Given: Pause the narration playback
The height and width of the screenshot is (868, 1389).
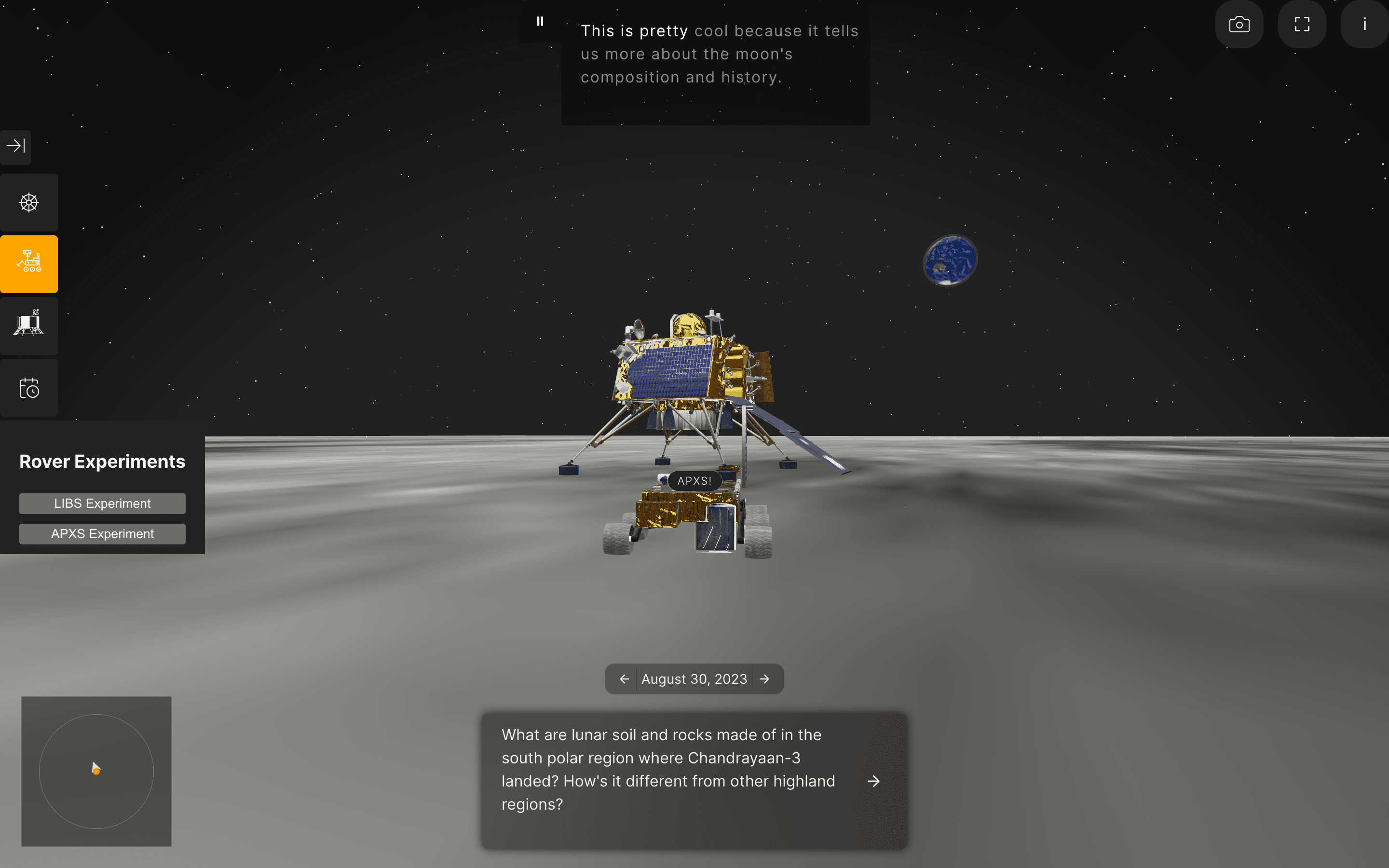Looking at the screenshot, I should pos(540,21).
